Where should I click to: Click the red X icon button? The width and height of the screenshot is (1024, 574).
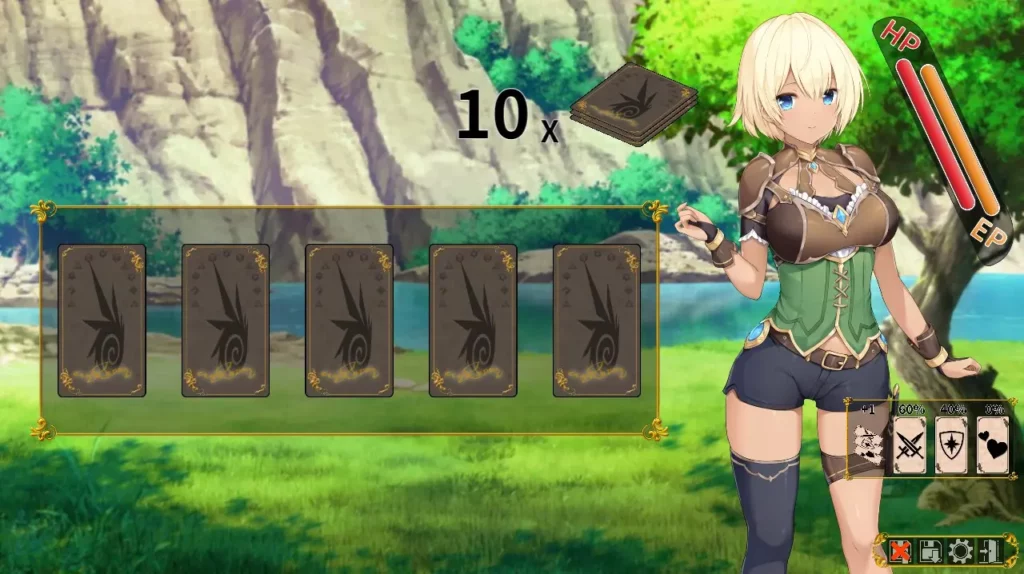(x=901, y=550)
